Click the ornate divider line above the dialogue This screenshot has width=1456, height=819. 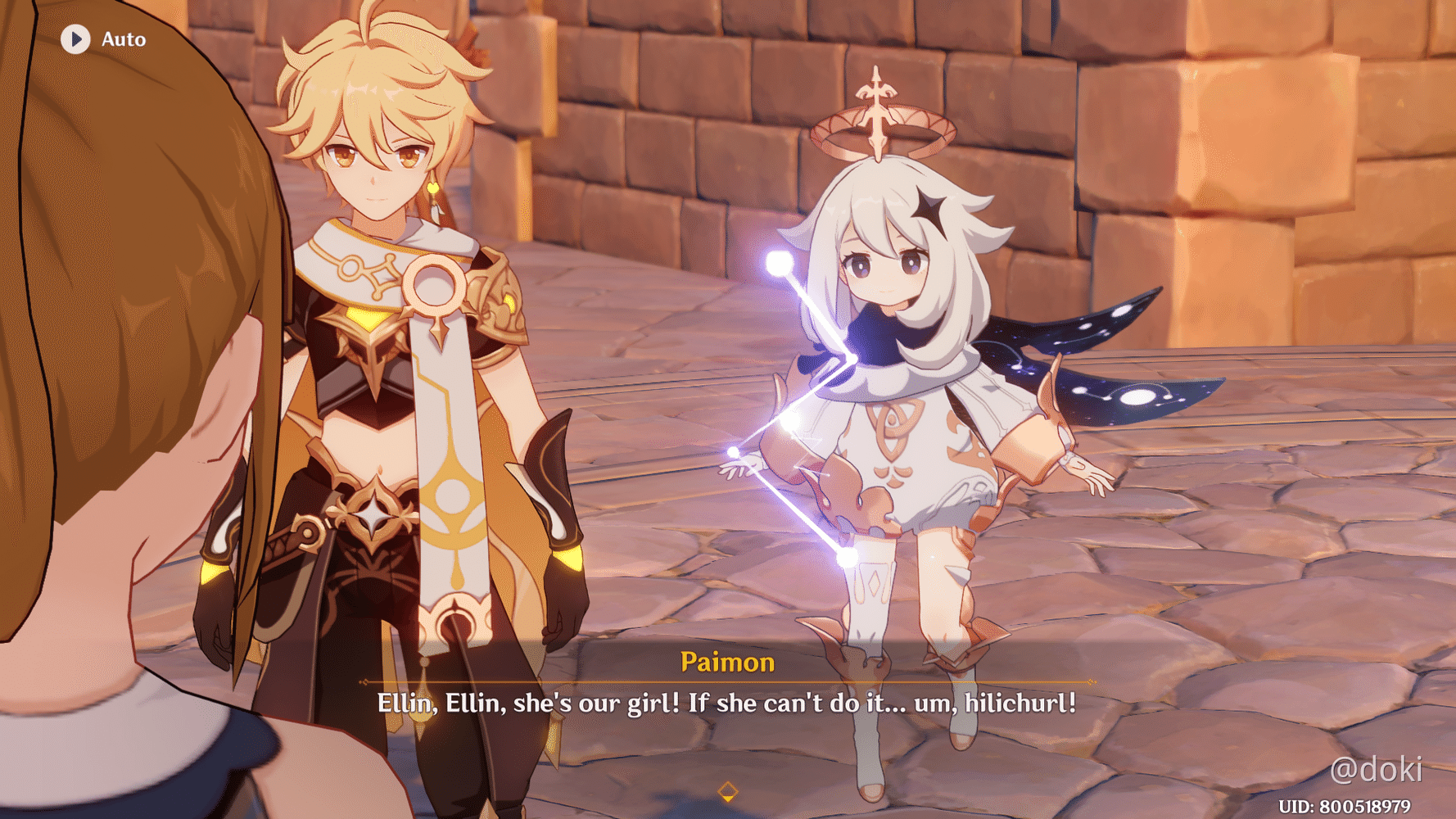tap(727, 682)
